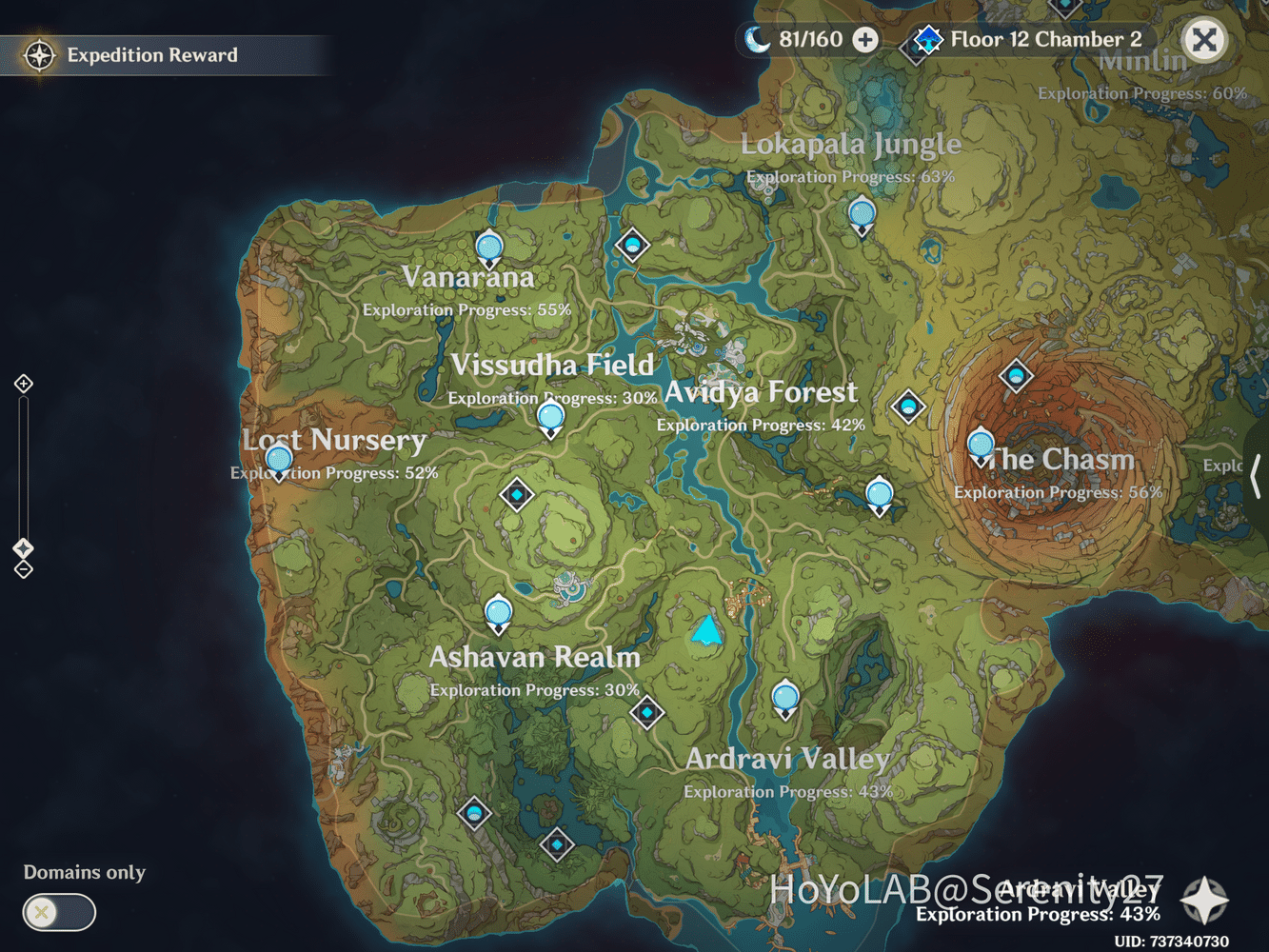
Task: Click the diamond zoom-level marker on the slider
Action: [22, 547]
